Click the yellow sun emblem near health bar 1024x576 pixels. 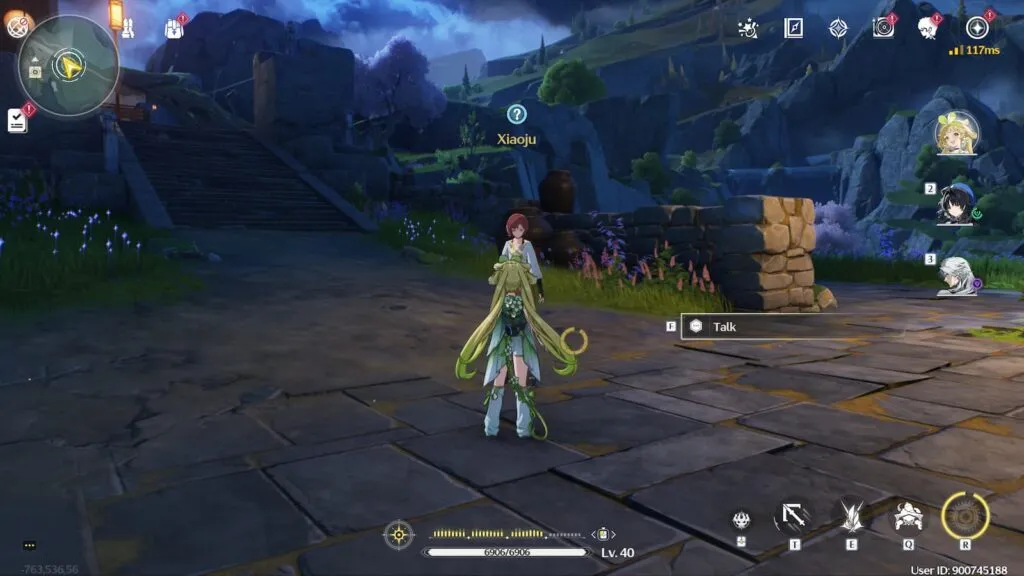point(398,534)
